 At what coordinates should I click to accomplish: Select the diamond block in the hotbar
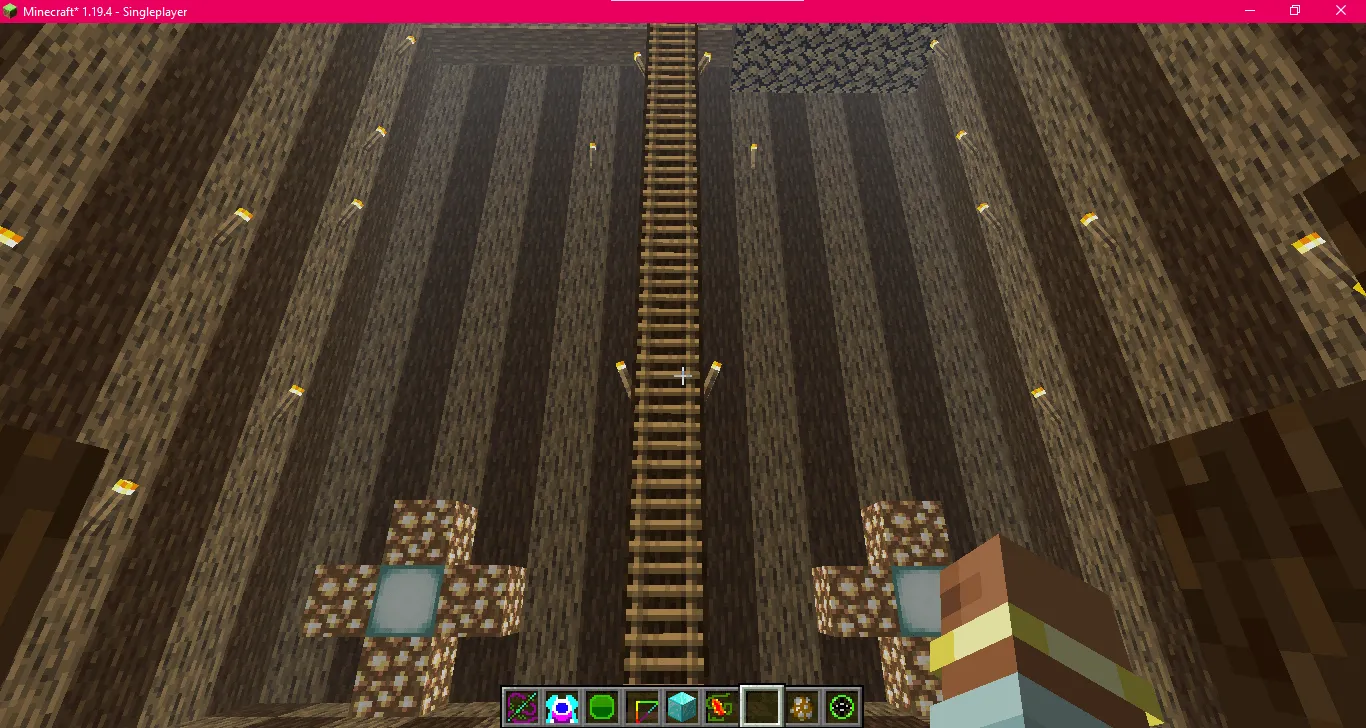pyautogui.click(x=684, y=705)
